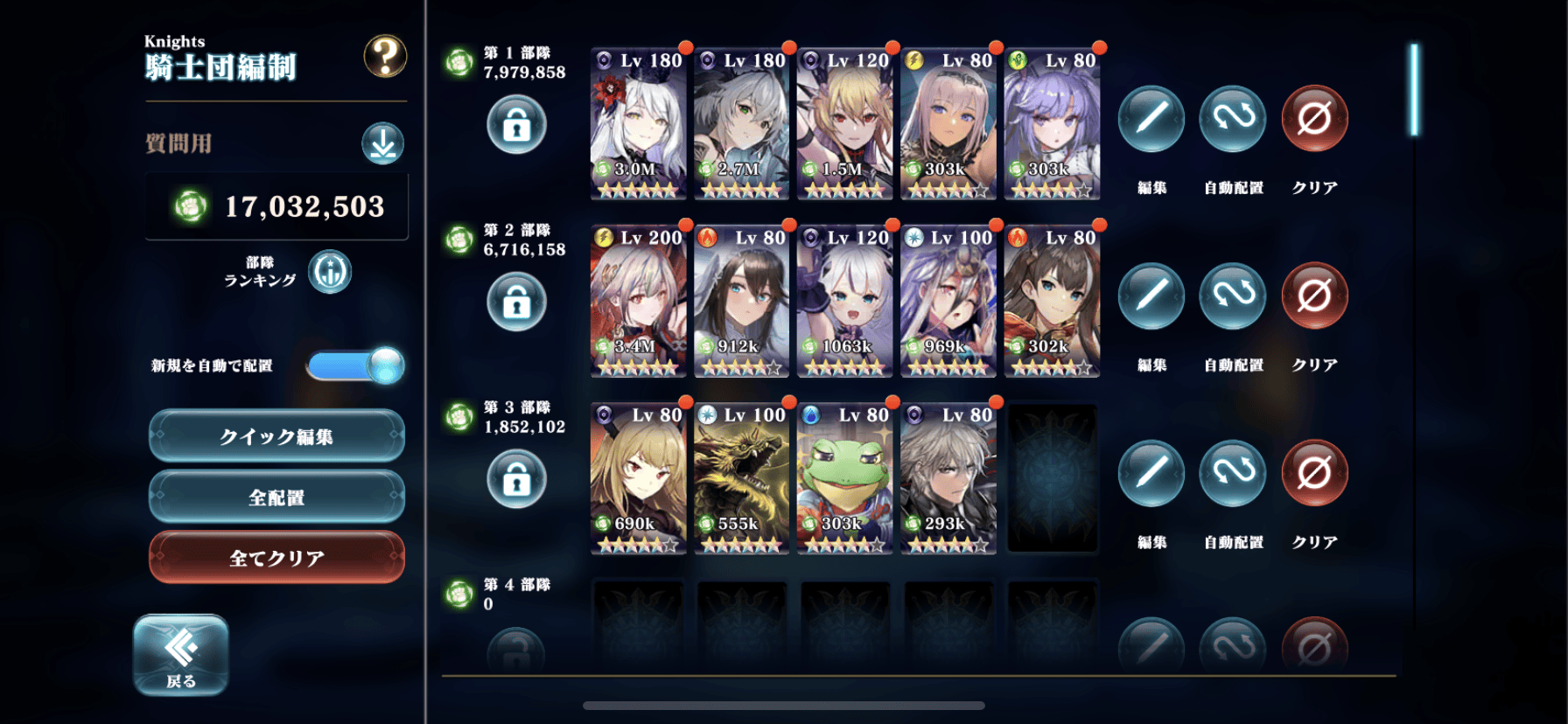Auto-arrange squad 2 with 自動配置
Screen dimensions: 1568x724
(x=1232, y=296)
